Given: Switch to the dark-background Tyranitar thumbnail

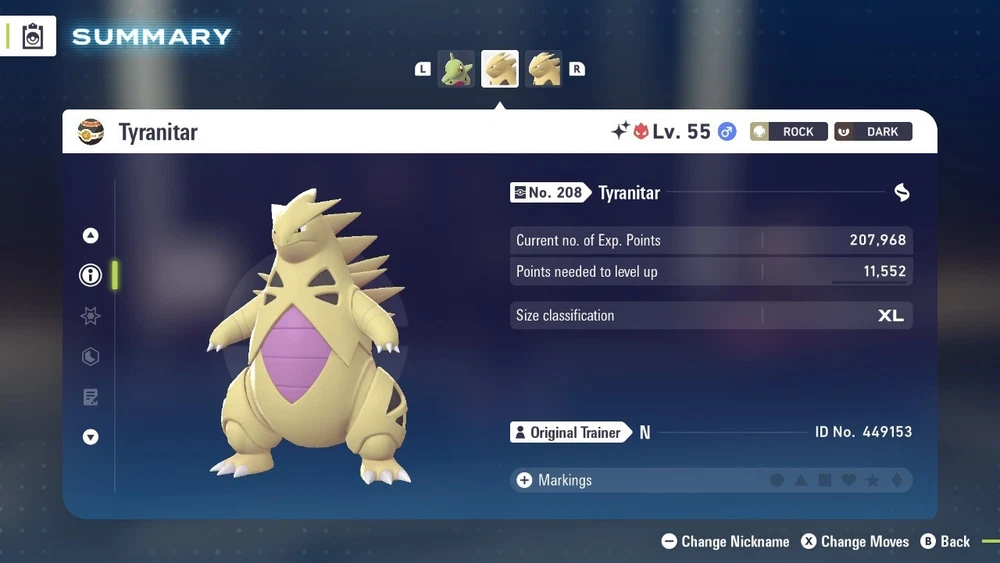Looking at the screenshot, I should coord(544,69).
